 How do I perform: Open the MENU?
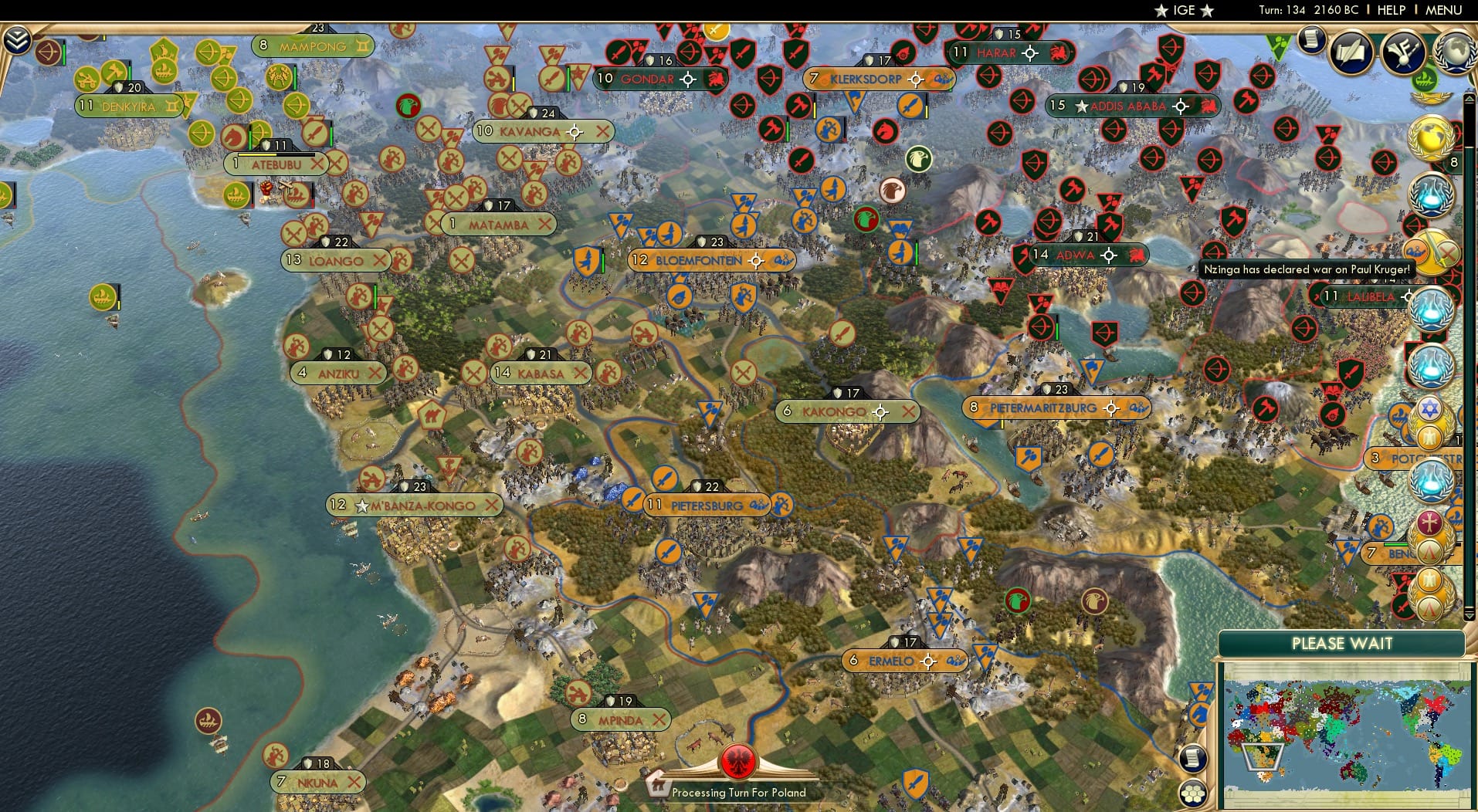click(1443, 10)
